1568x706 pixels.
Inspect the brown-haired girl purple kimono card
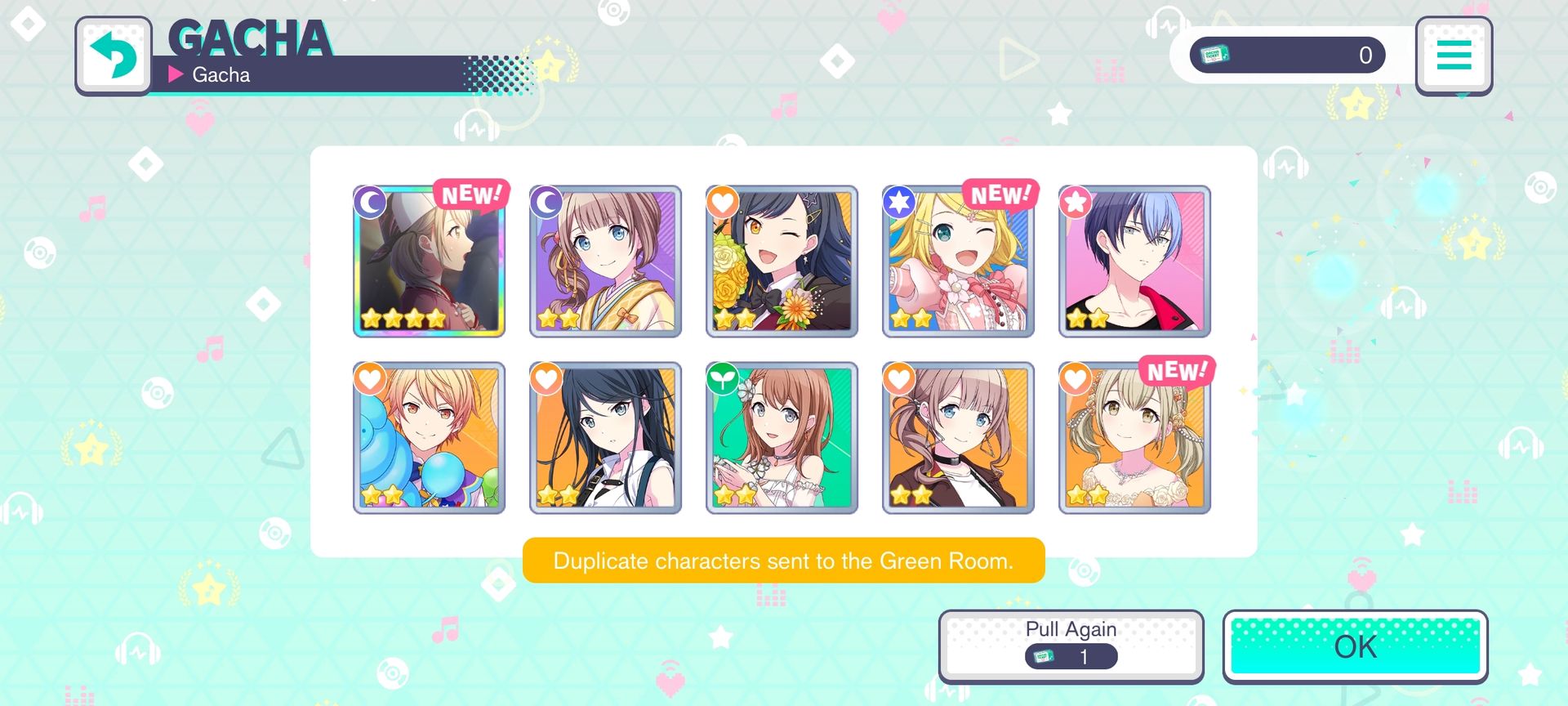coord(605,261)
